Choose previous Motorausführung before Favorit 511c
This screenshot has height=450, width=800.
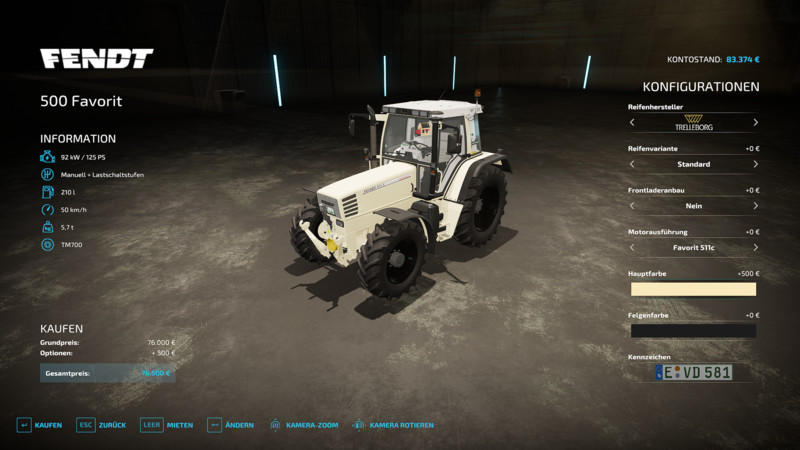632,247
